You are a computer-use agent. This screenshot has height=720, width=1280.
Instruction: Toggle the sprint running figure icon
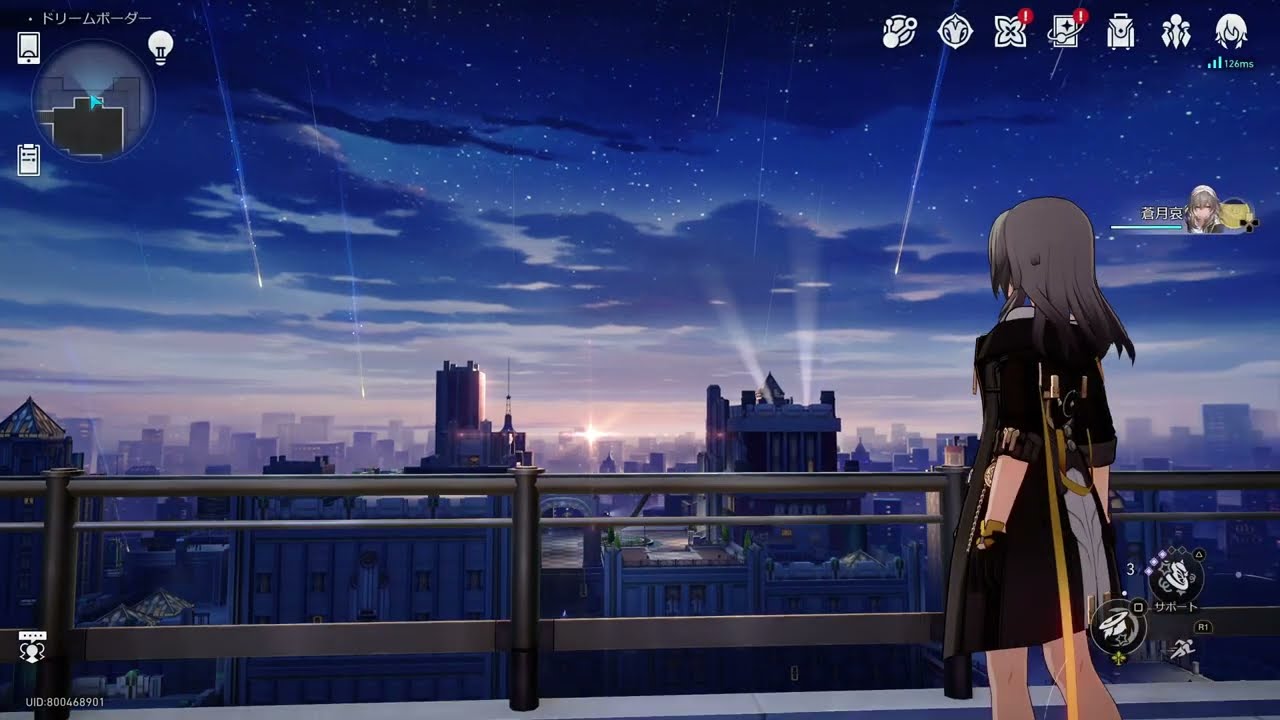pyautogui.click(x=1184, y=649)
